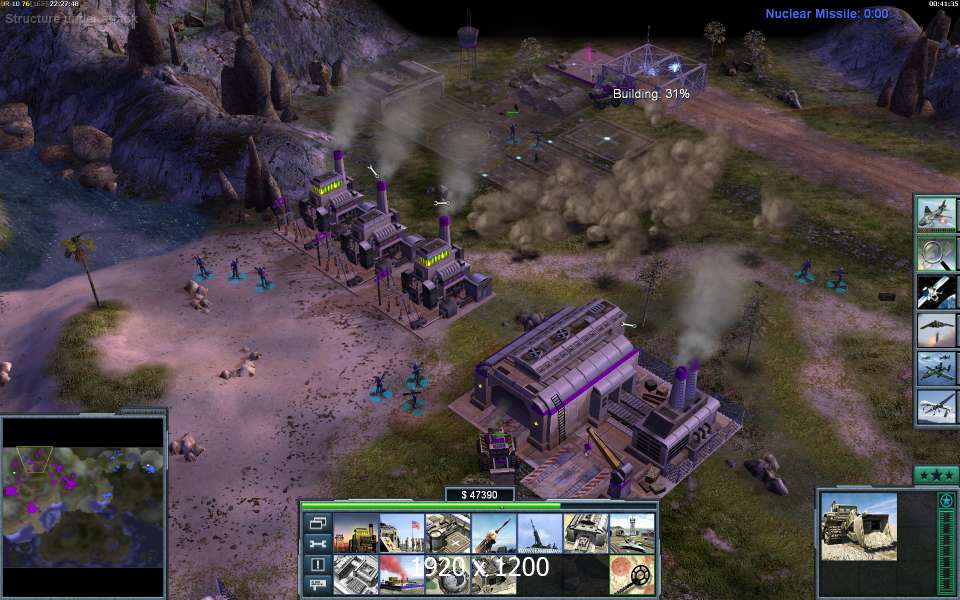
Task: Call the A-10 aircraft strike power
Action: click(937, 368)
